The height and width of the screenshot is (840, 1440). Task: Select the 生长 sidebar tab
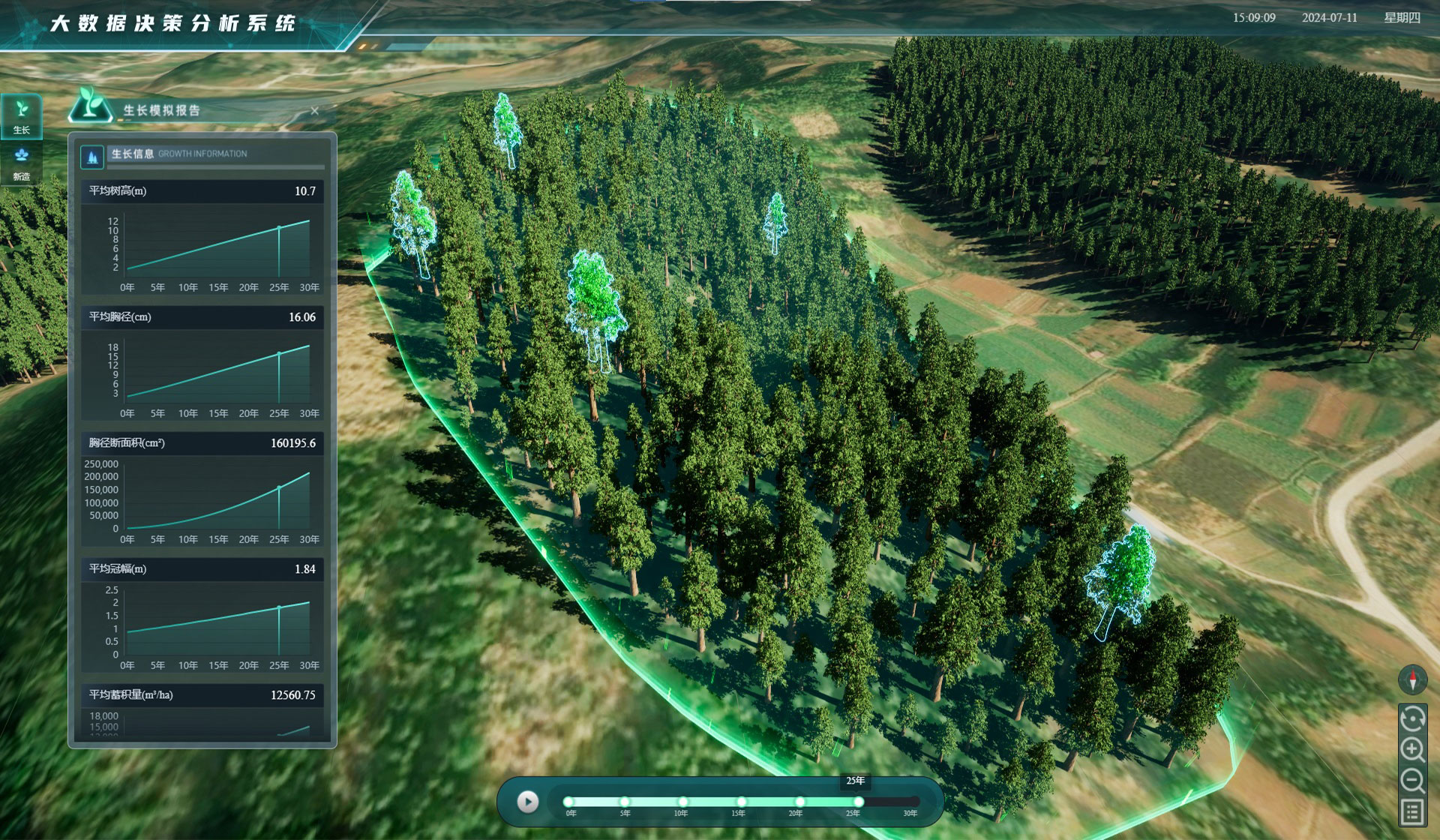tap(22, 117)
